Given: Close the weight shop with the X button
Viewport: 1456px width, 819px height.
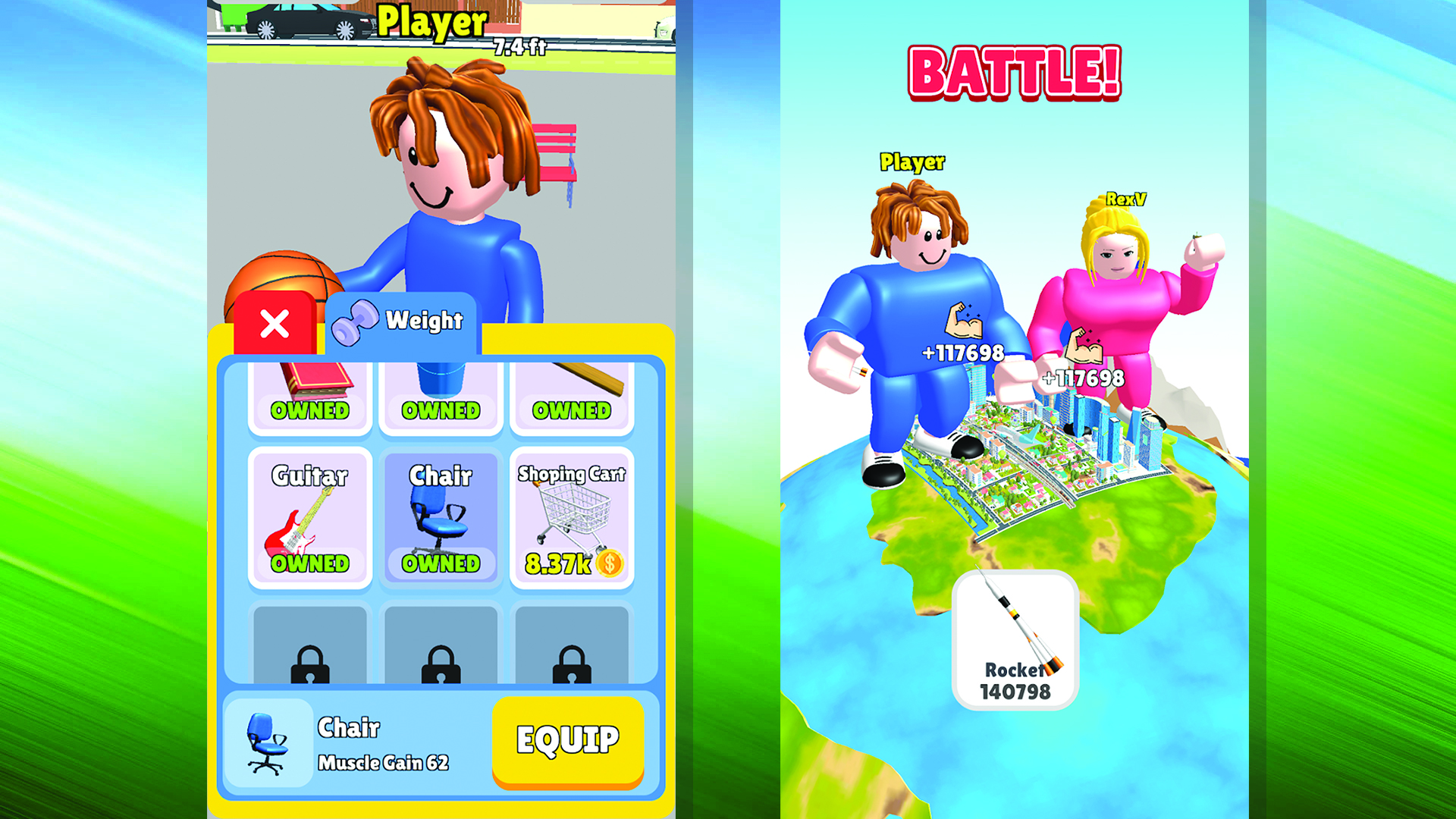Looking at the screenshot, I should click(275, 324).
